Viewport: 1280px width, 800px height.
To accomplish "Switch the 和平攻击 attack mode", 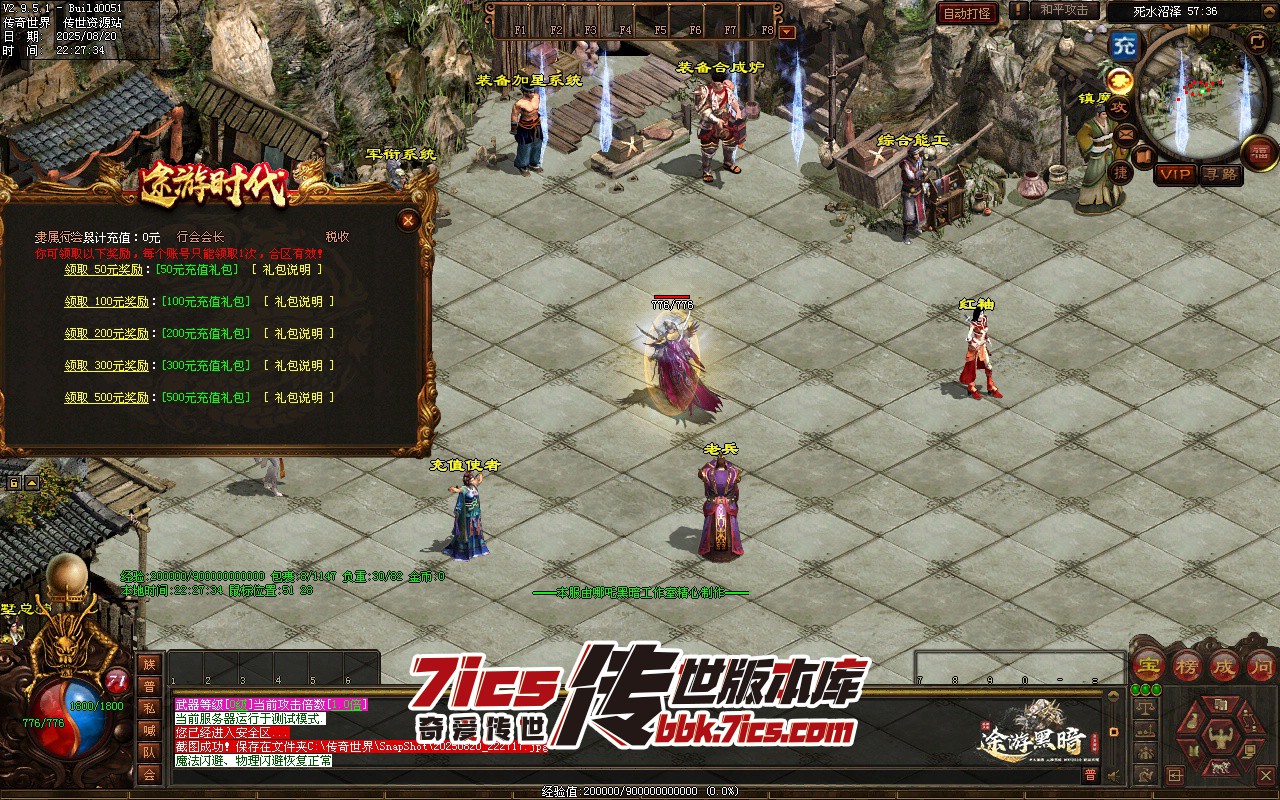I will pyautogui.click(x=1063, y=10).
